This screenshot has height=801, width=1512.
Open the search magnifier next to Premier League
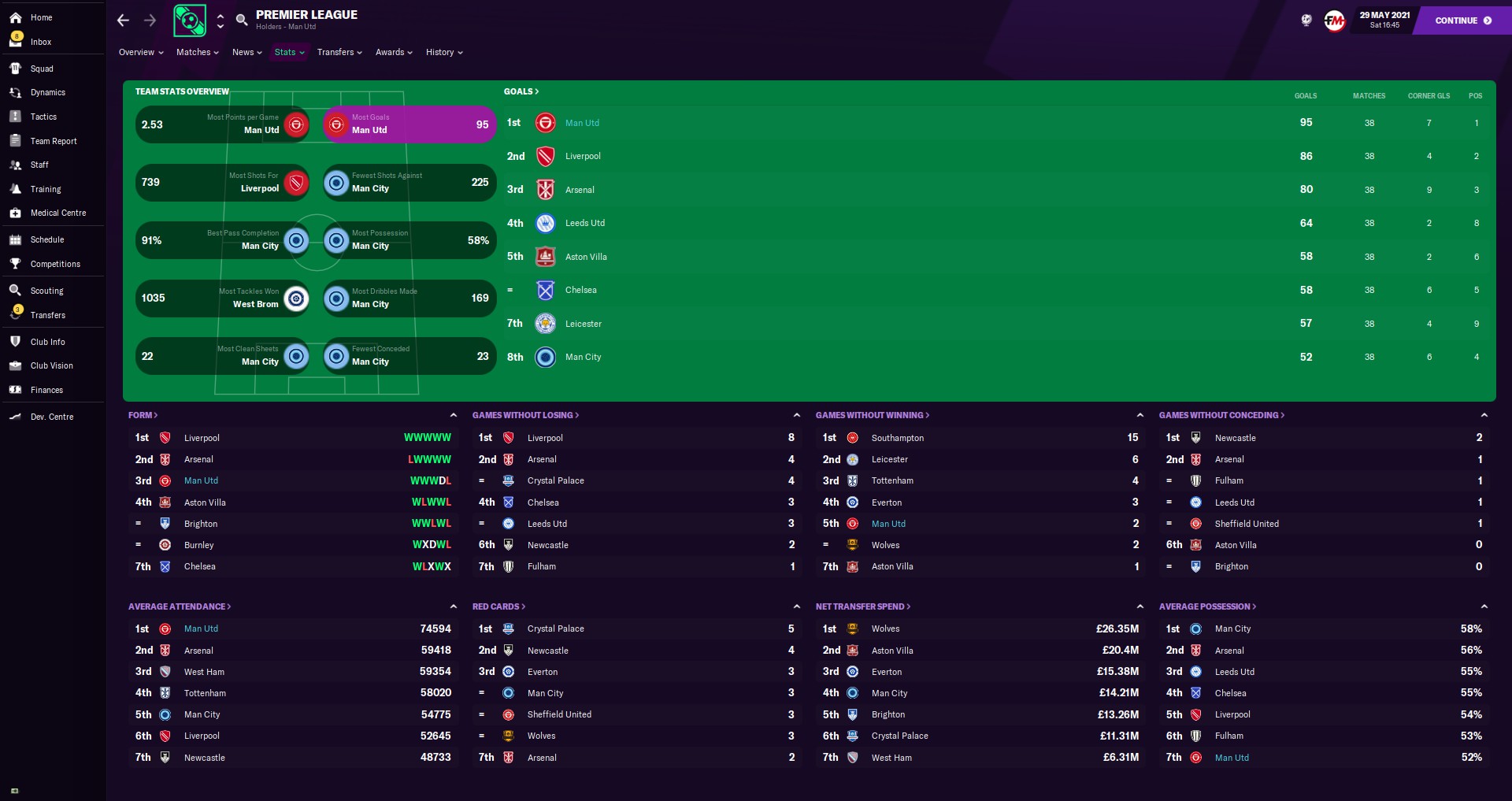coord(243,20)
